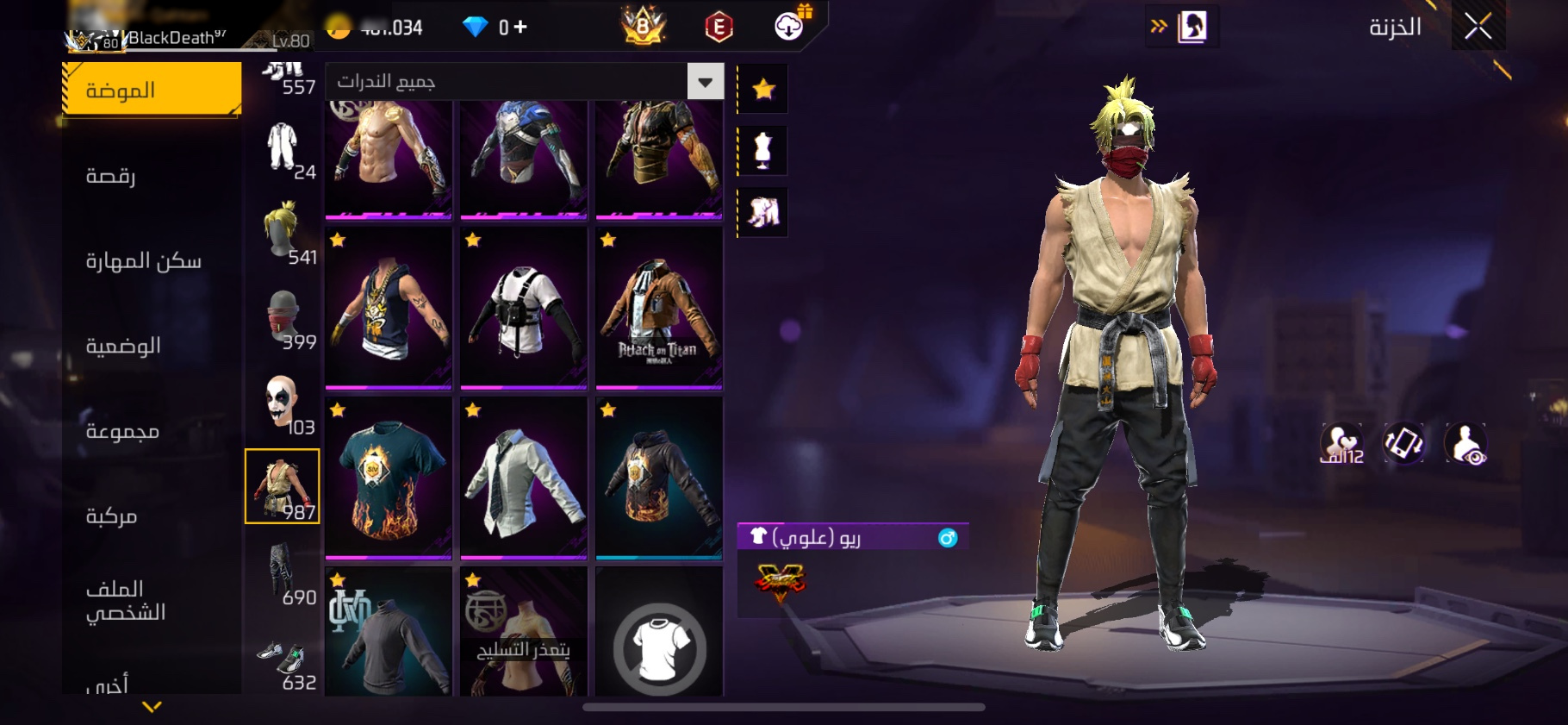Image resolution: width=1568 pixels, height=725 pixels.
Task: Equip the white vest with chest rig
Action: [524, 308]
